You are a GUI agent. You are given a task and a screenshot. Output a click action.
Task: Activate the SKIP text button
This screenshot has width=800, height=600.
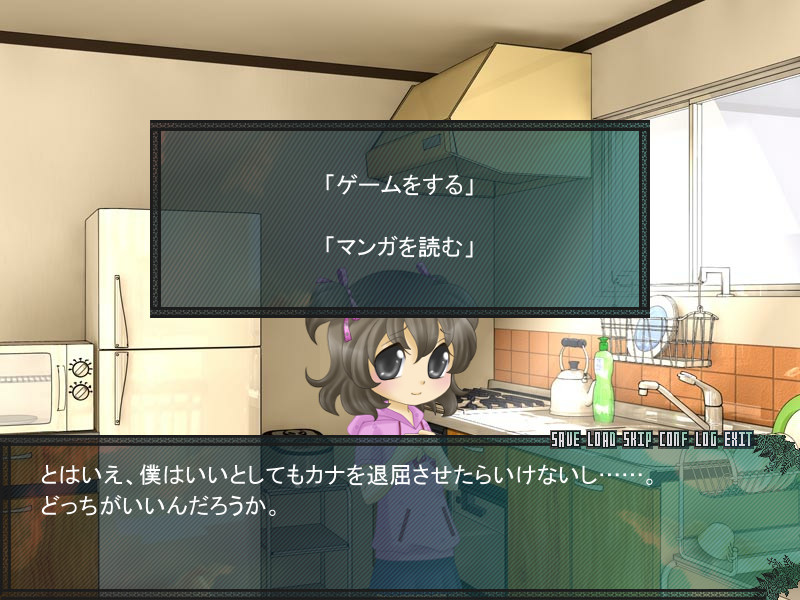(x=637, y=440)
